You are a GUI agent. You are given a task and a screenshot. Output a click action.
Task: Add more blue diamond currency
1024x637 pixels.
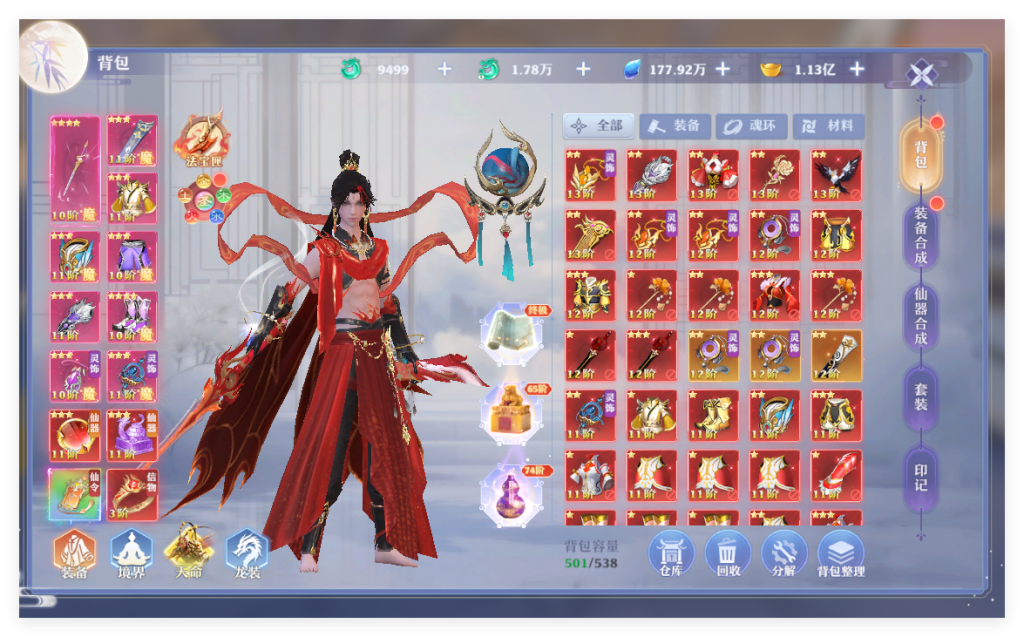(x=722, y=69)
